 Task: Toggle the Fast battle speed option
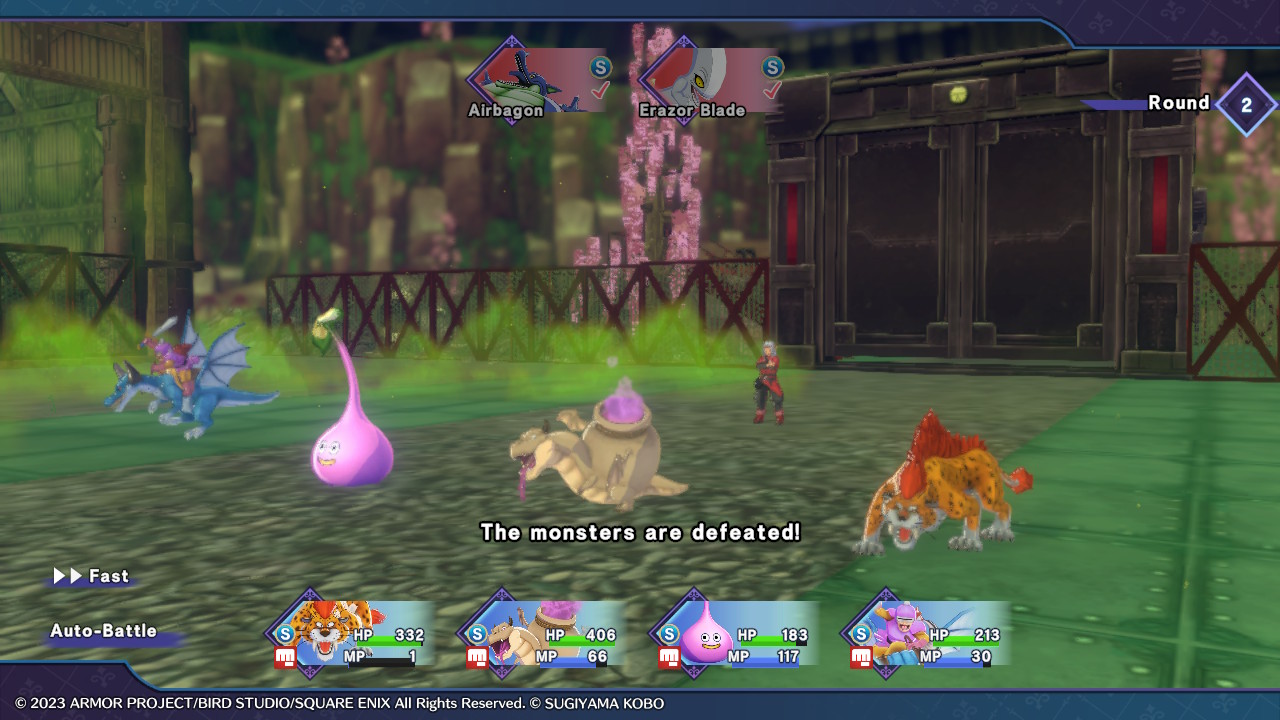92,577
